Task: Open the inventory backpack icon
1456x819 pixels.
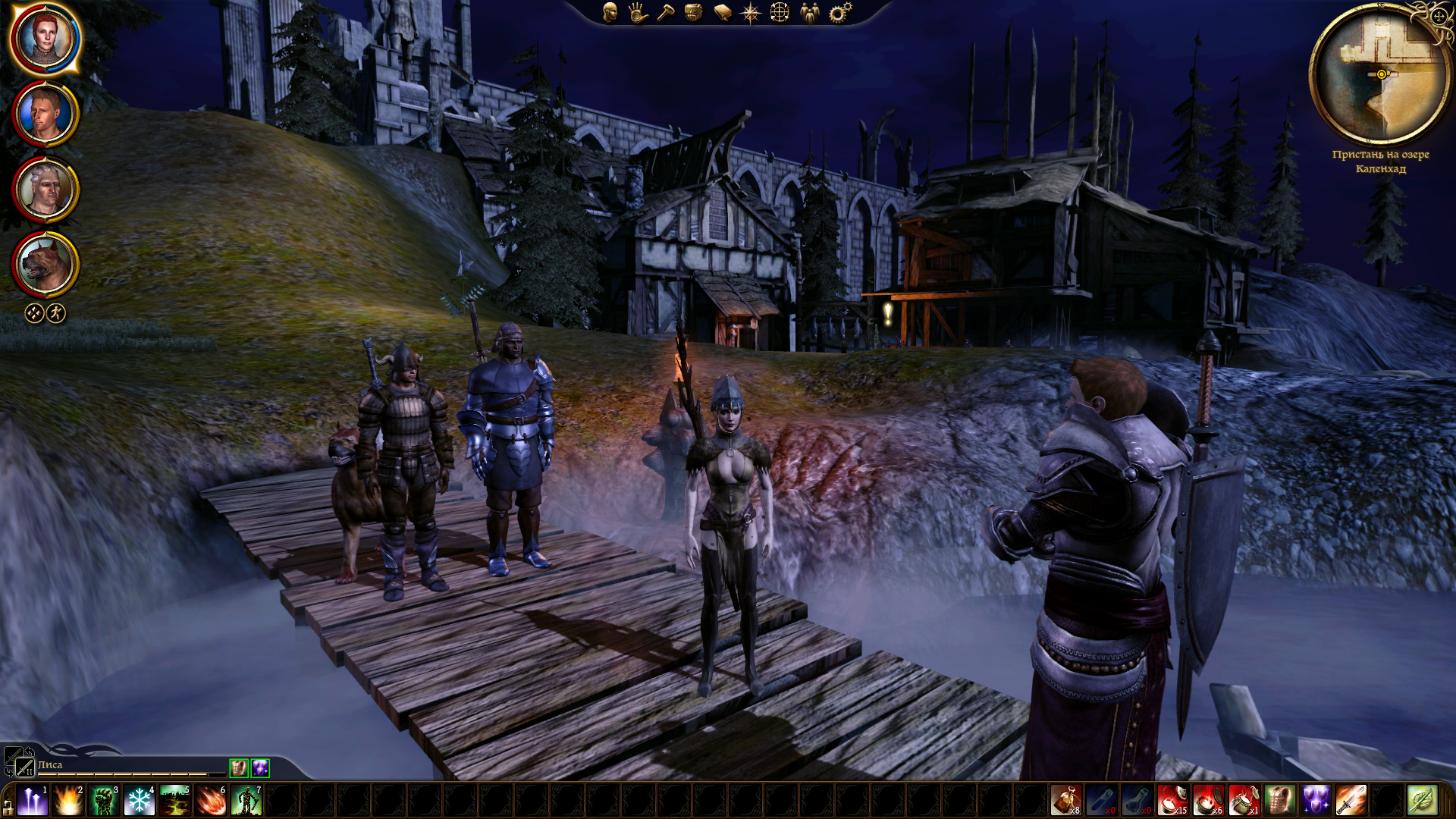Action: pos(693,12)
